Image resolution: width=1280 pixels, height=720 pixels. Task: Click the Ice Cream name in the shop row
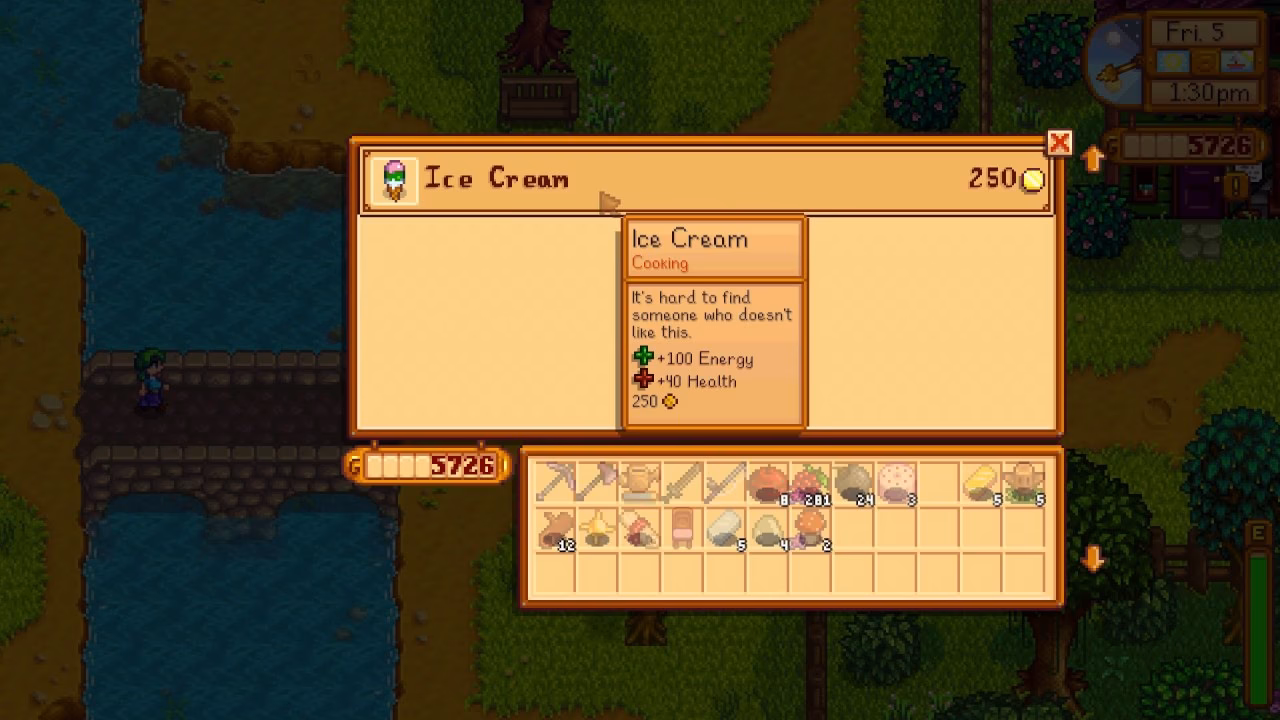pyautogui.click(x=498, y=179)
